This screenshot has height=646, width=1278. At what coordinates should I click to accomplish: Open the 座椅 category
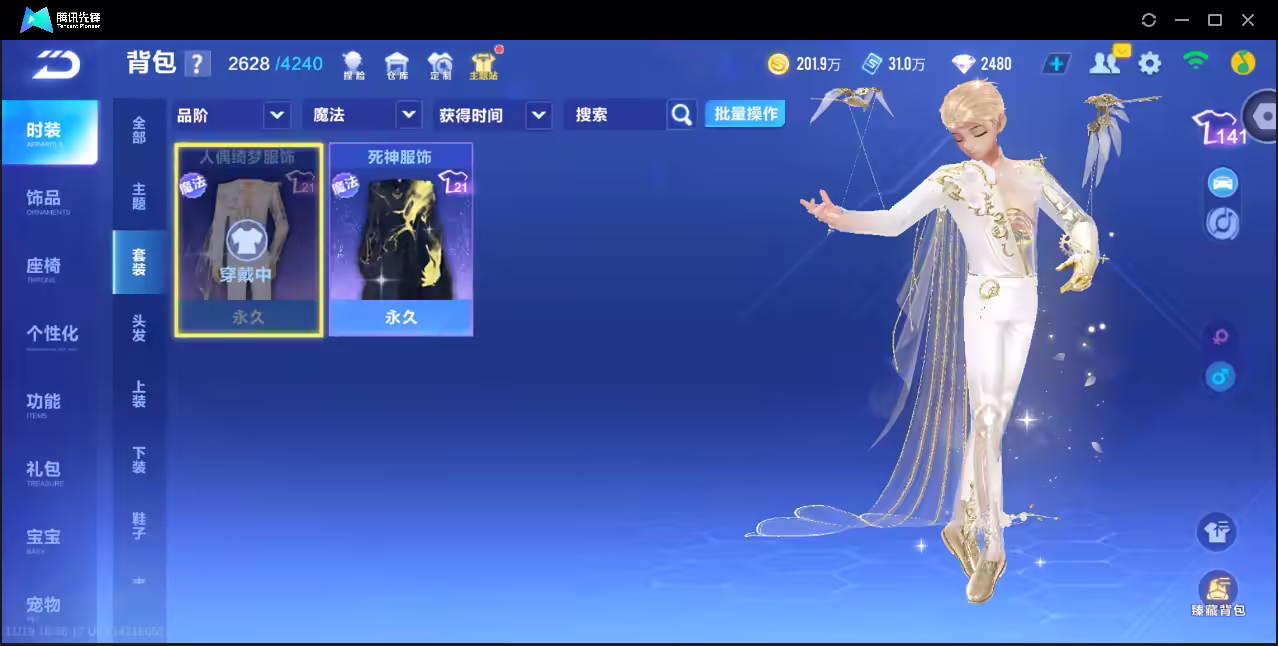[44, 267]
